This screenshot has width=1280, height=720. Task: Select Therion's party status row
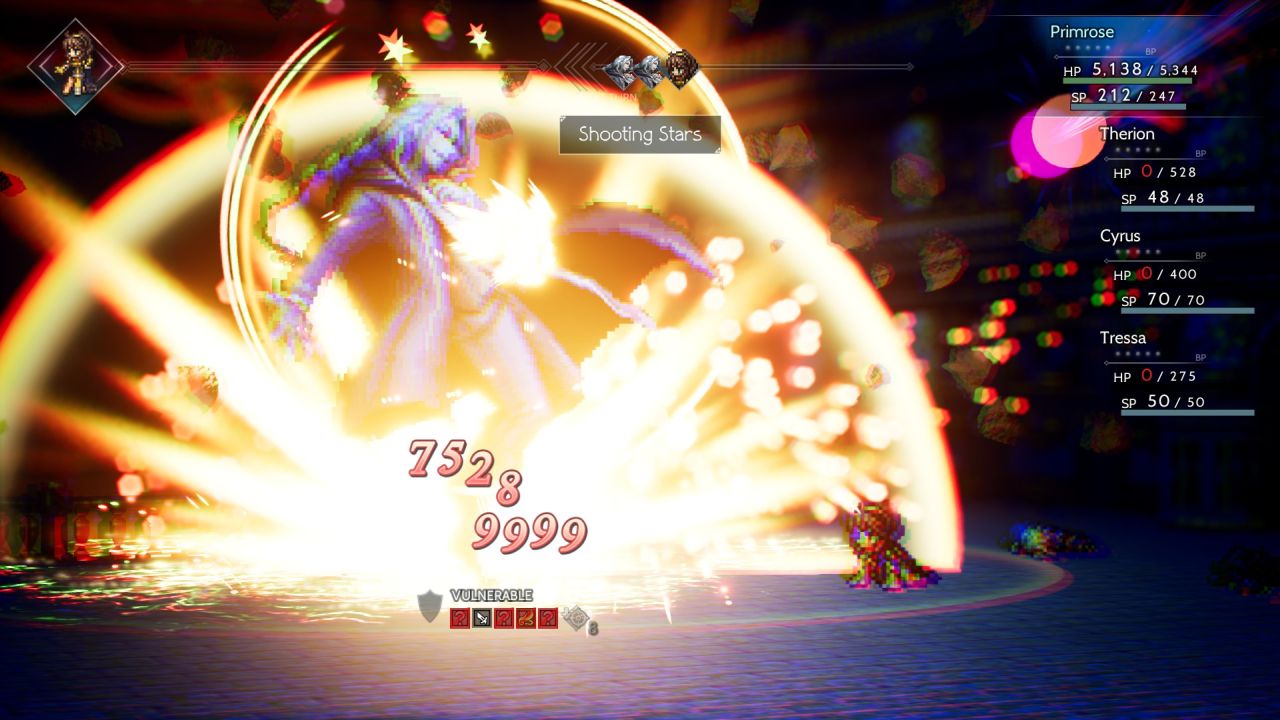point(1175,170)
